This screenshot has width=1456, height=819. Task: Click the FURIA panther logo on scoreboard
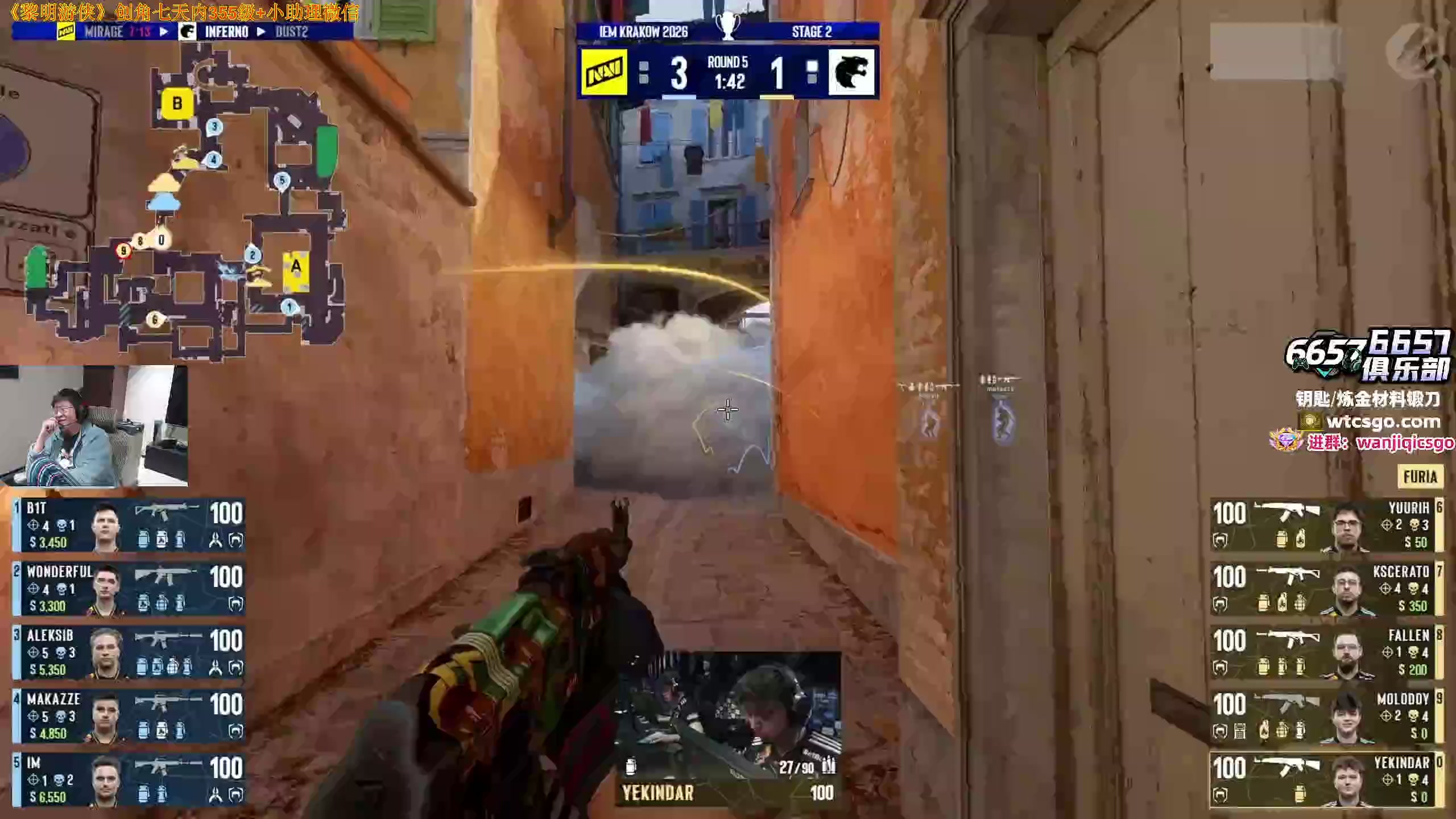(851, 72)
